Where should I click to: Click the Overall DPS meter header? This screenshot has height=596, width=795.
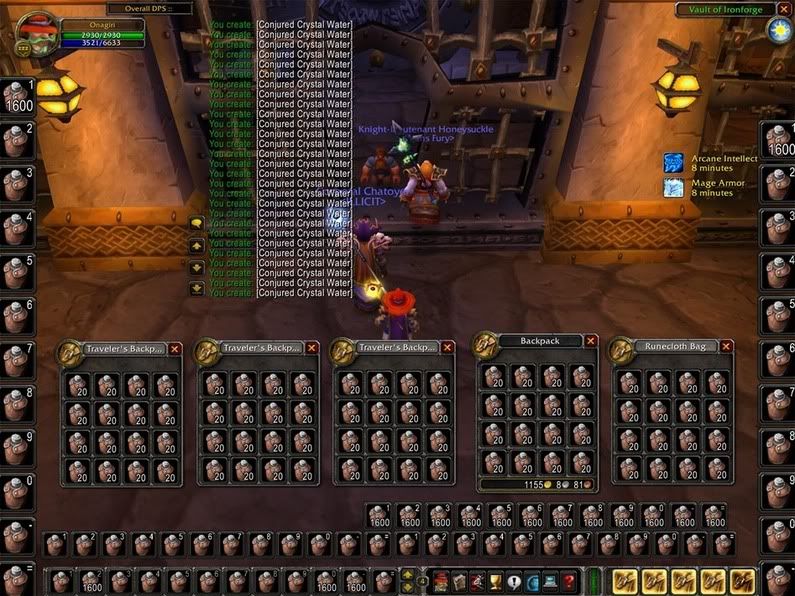click(x=150, y=9)
